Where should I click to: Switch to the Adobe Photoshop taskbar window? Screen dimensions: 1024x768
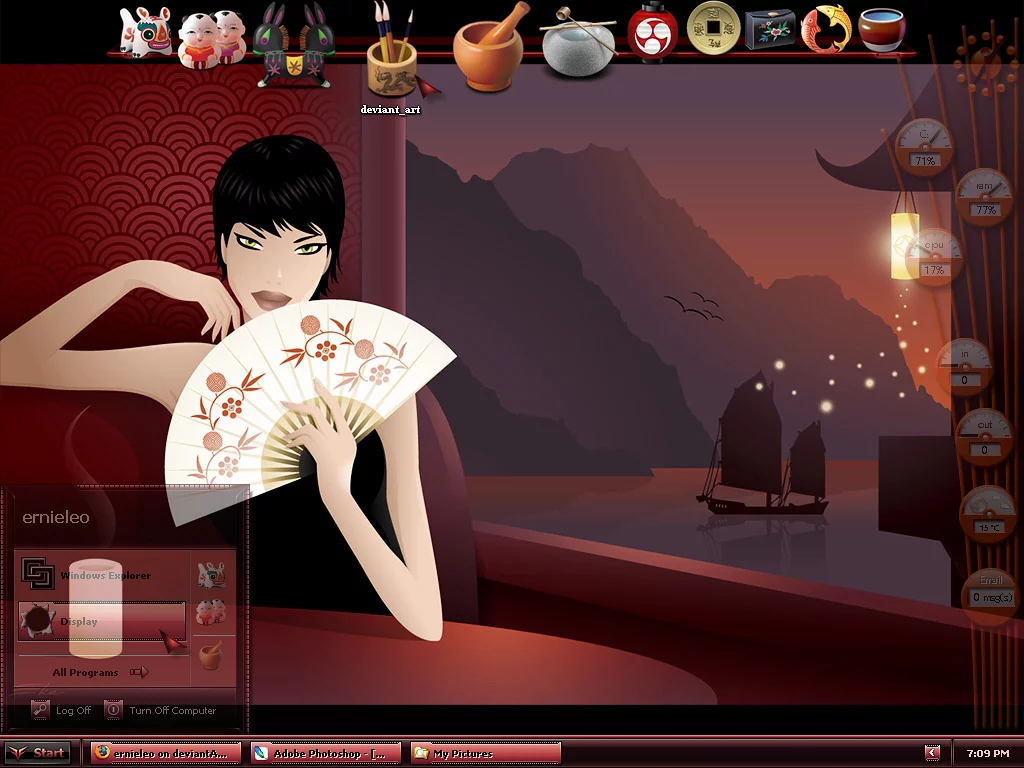tap(325, 753)
